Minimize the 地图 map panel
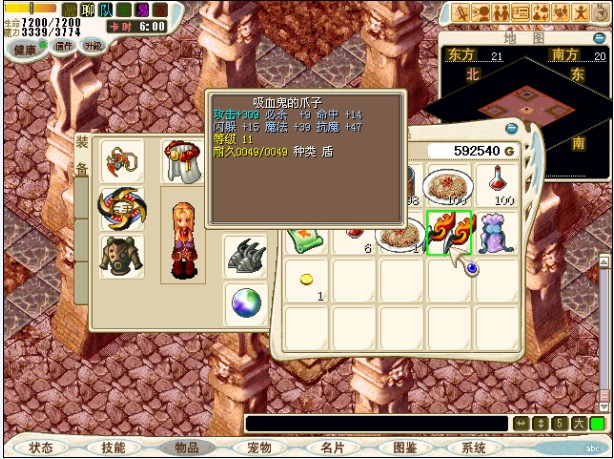Image resolution: width=614 pixels, height=459 pixels. coord(599,38)
